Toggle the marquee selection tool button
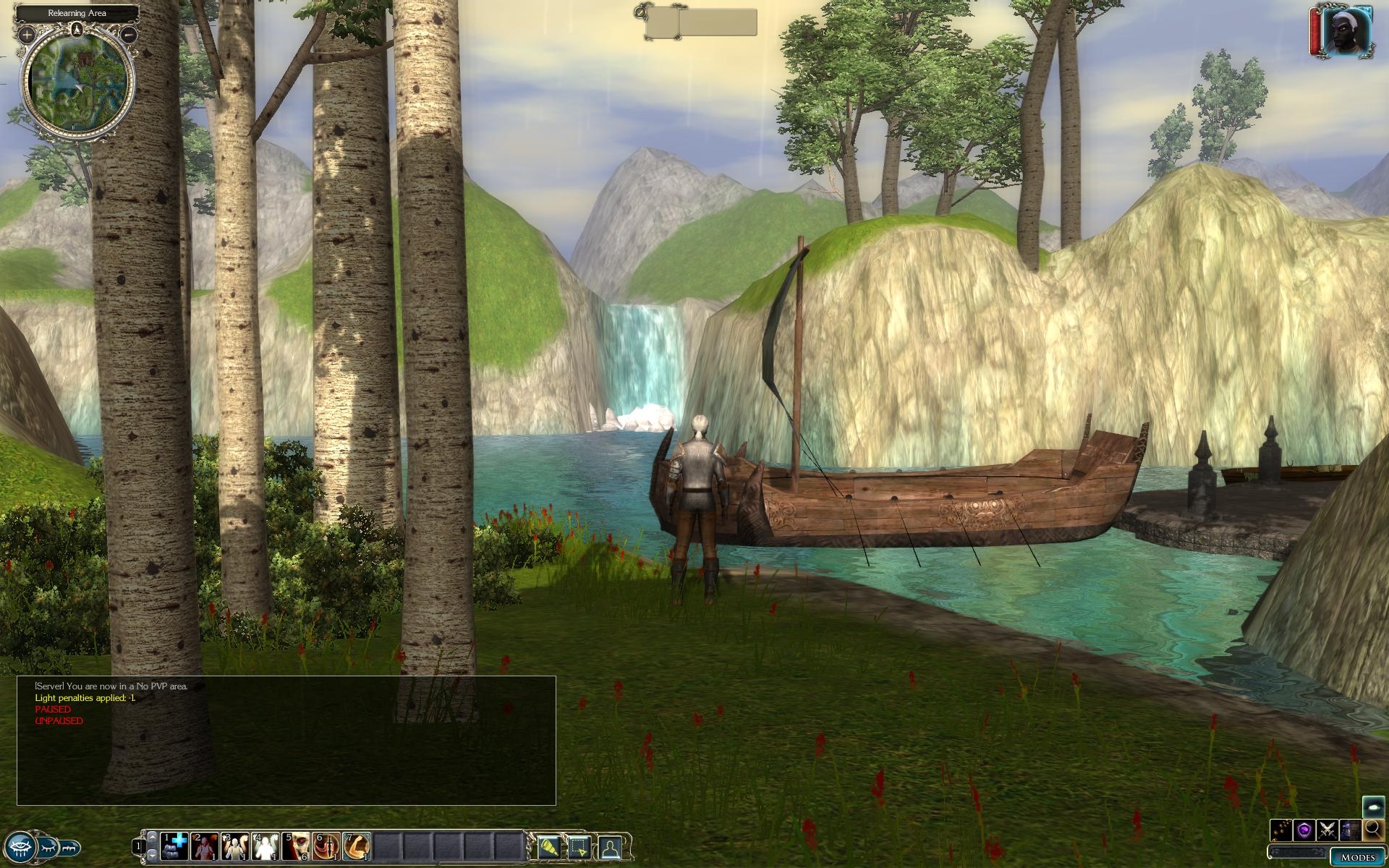 579,846
